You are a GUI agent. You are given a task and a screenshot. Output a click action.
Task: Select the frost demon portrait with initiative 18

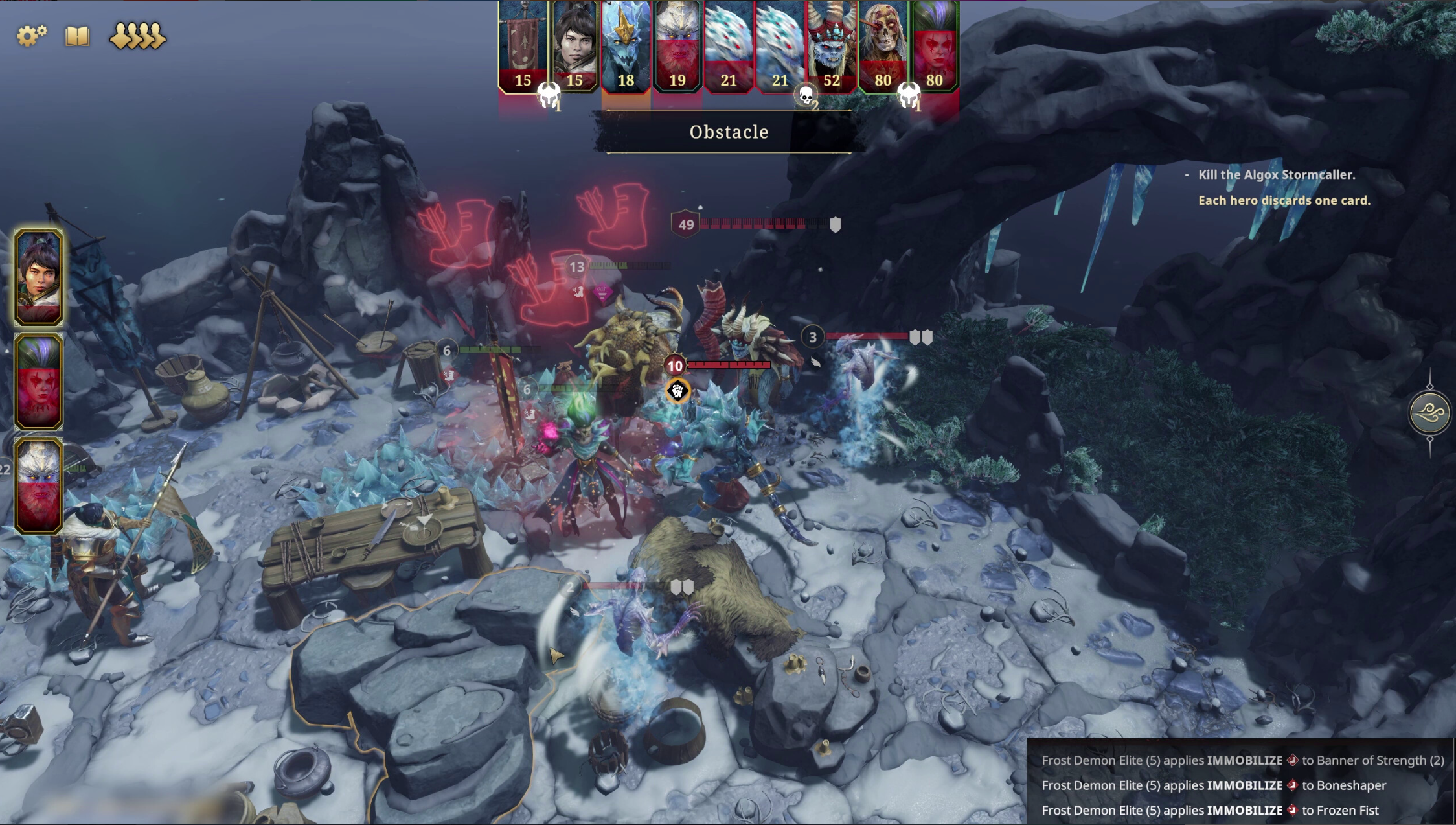pos(626,47)
